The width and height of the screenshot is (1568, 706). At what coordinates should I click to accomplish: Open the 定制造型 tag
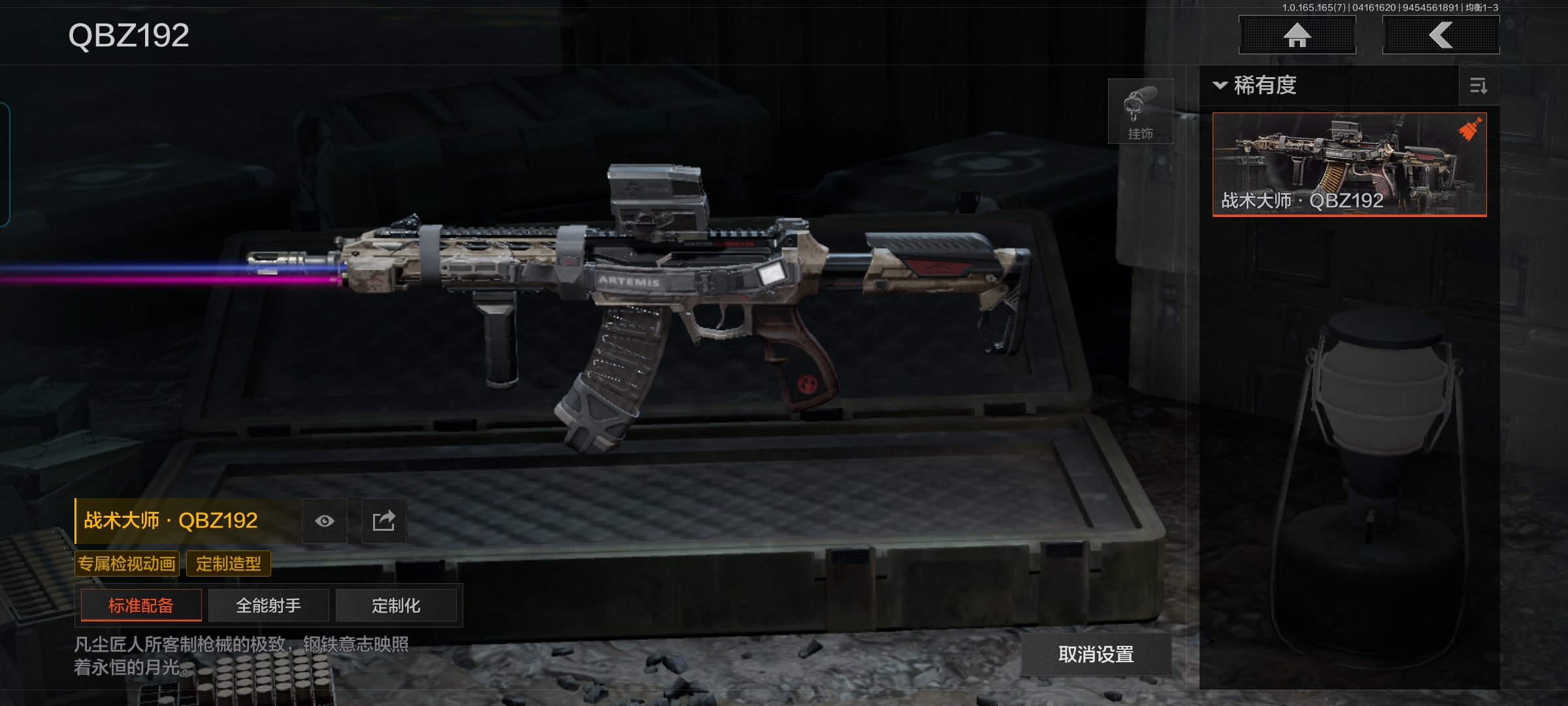(x=228, y=563)
